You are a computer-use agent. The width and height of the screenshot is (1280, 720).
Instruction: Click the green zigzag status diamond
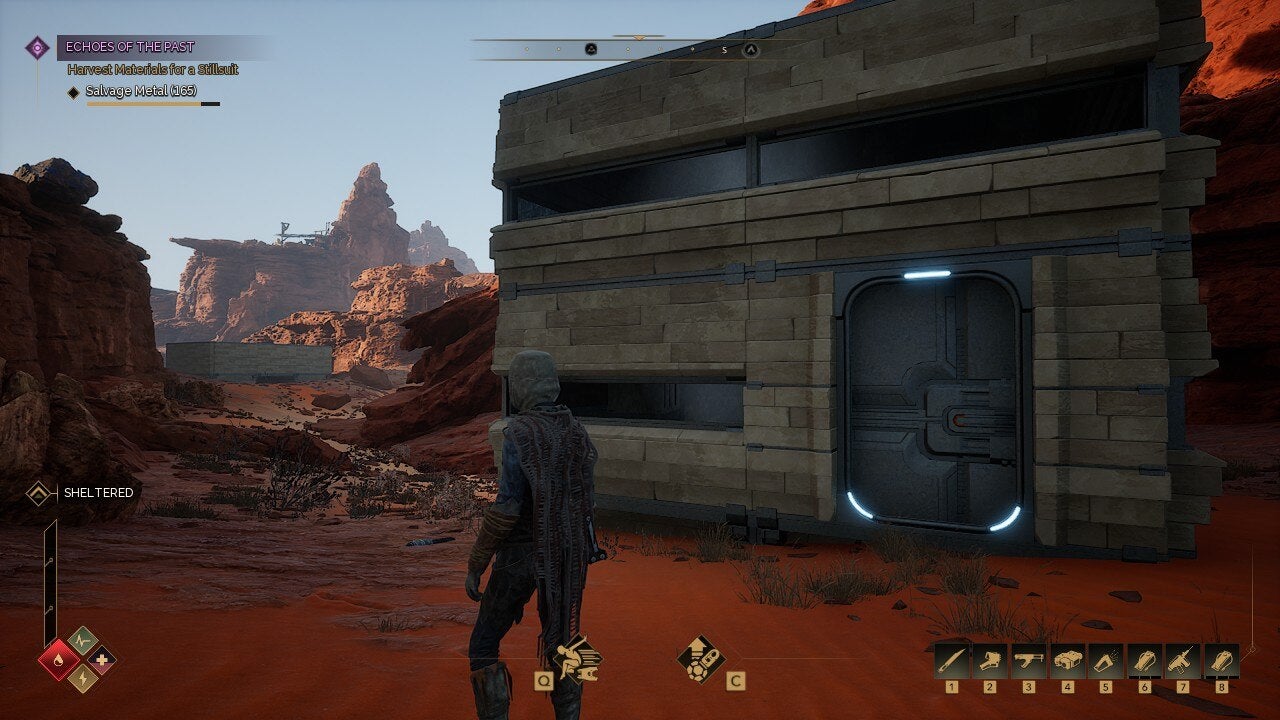pyautogui.click(x=82, y=641)
